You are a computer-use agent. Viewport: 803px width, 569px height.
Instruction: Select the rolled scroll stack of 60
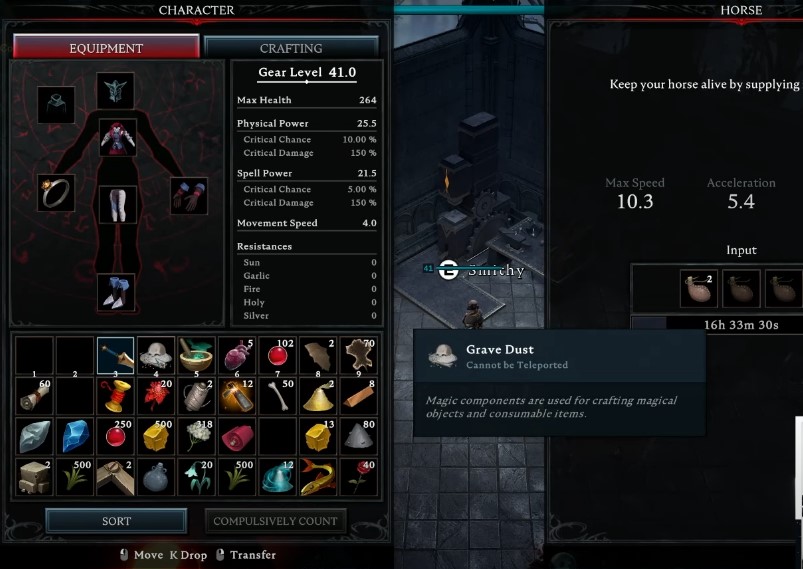click(x=33, y=396)
